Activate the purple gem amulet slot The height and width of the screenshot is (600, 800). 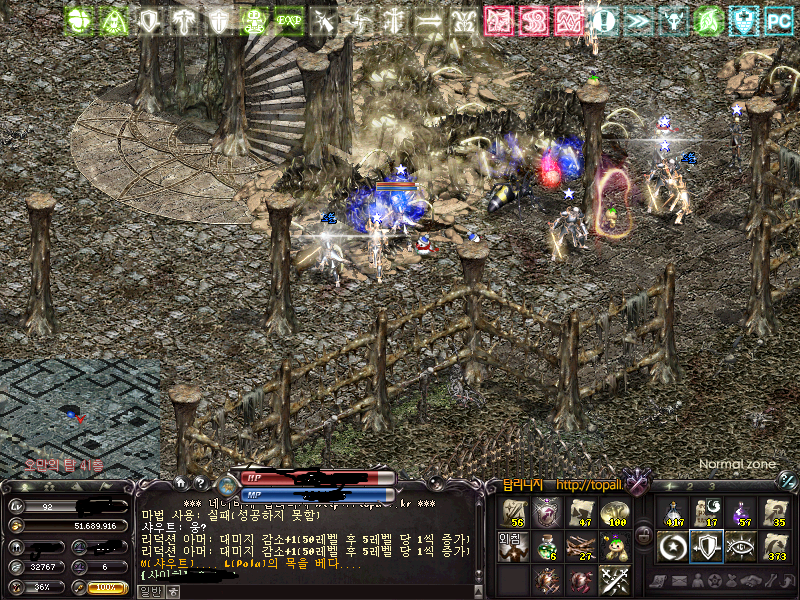(x=546, y=513)
